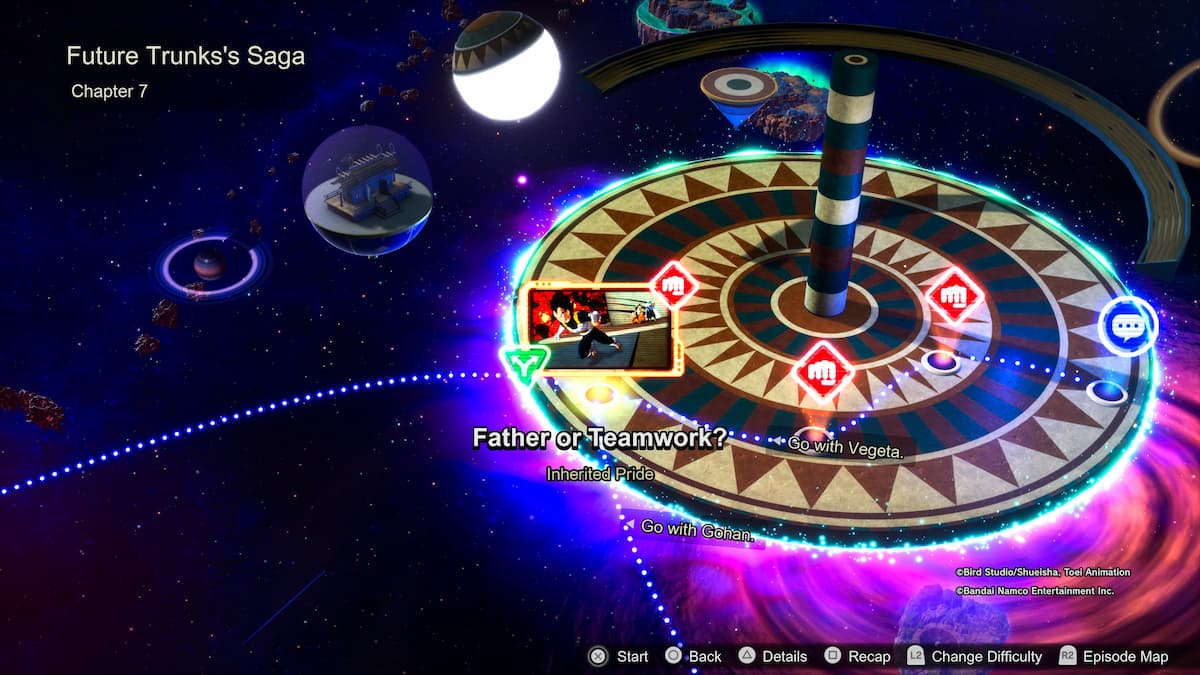Choose the Go with Gohan branch label
The height and width of the screenshot is (675, 1200).
click(695, 529)
